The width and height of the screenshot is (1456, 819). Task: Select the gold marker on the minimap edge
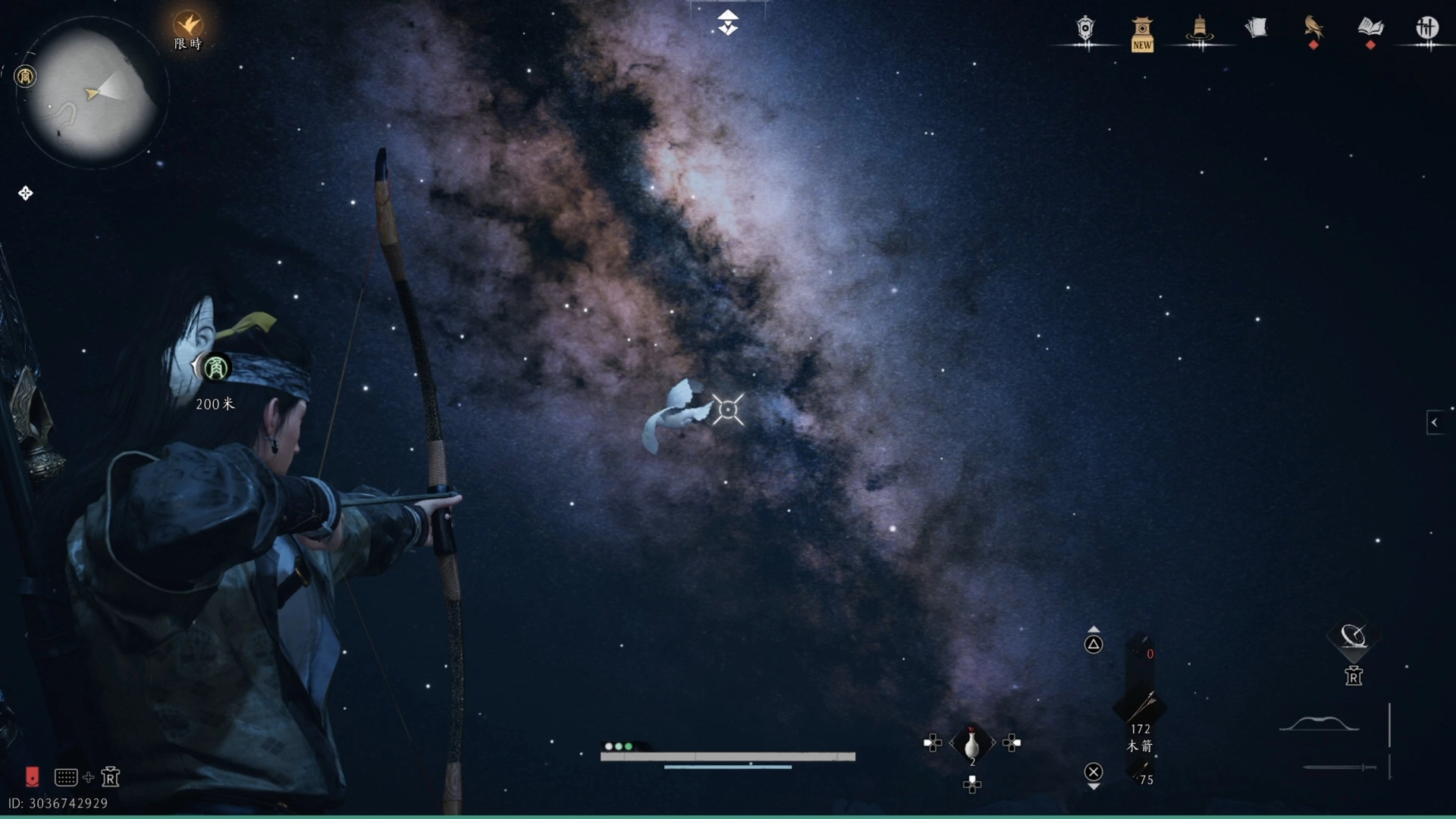click(x=25, y=77)
